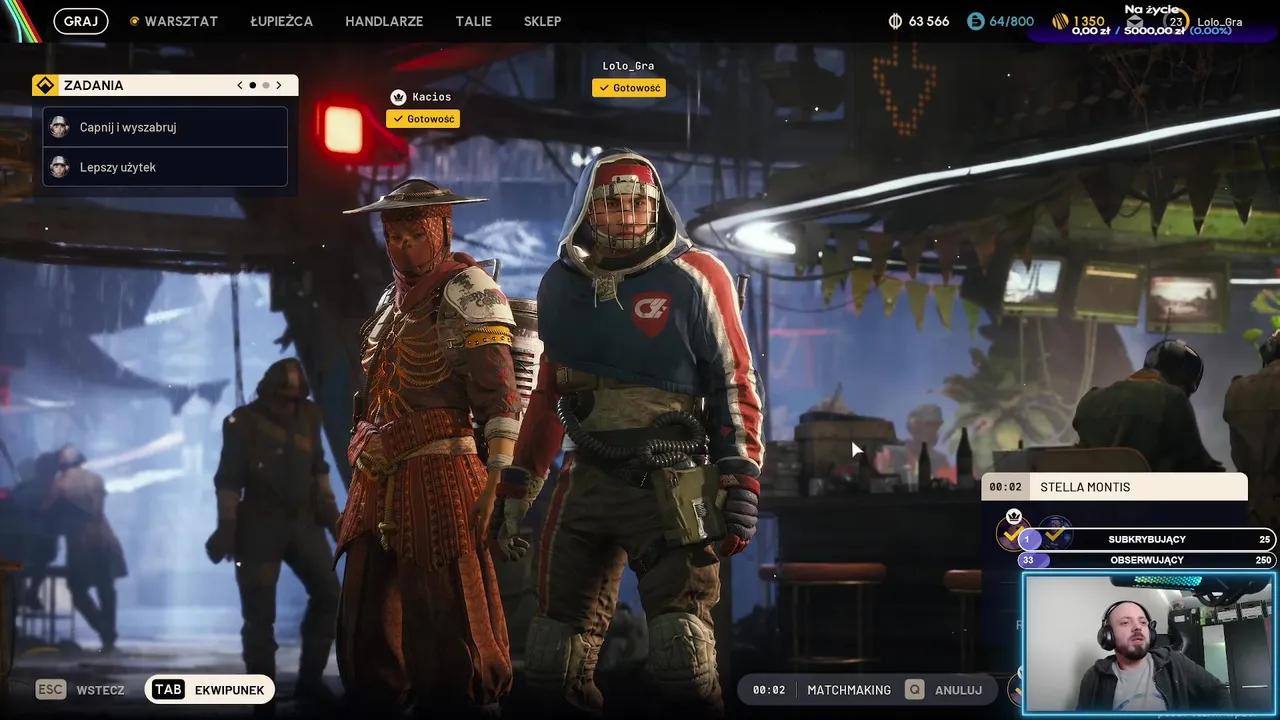Click the yellow checkmark on the leader avatar
This screenshot has height=720, width=1280.
(1012, 536)
